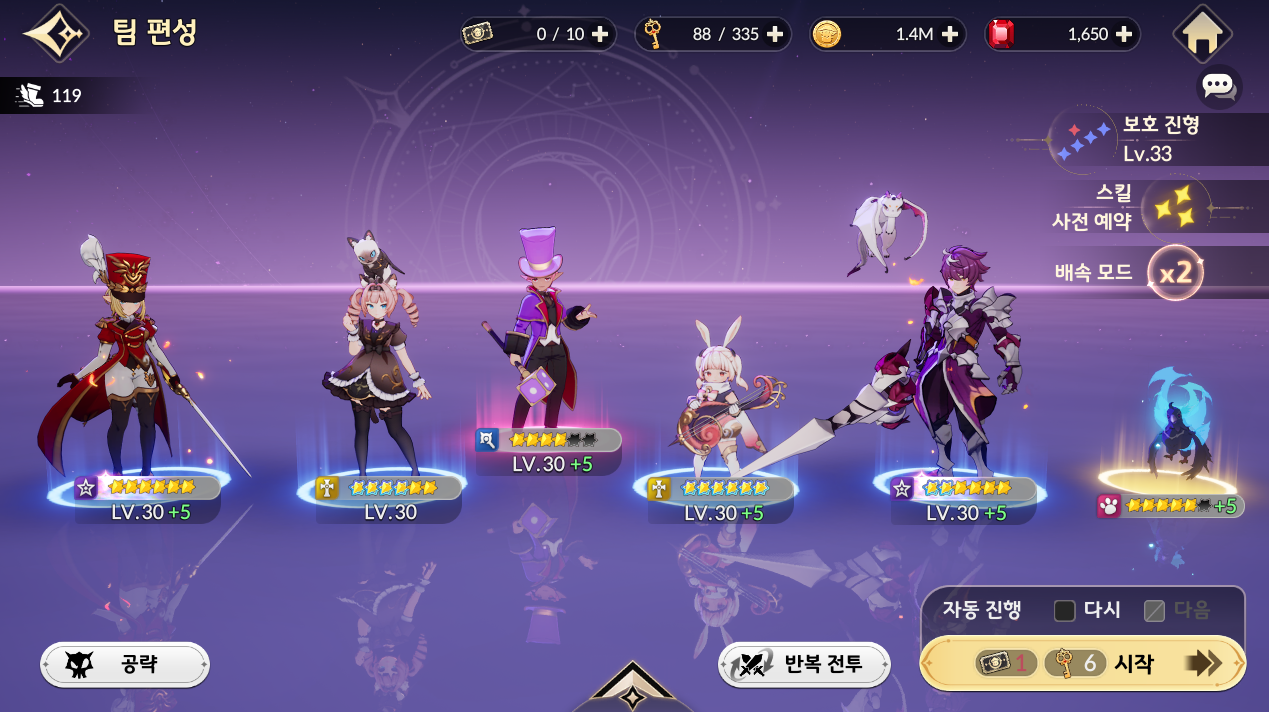This screenshot has height=712, width=1269.
Task: Go back using the top-left diamond arrow
Action: pos(56,34)
